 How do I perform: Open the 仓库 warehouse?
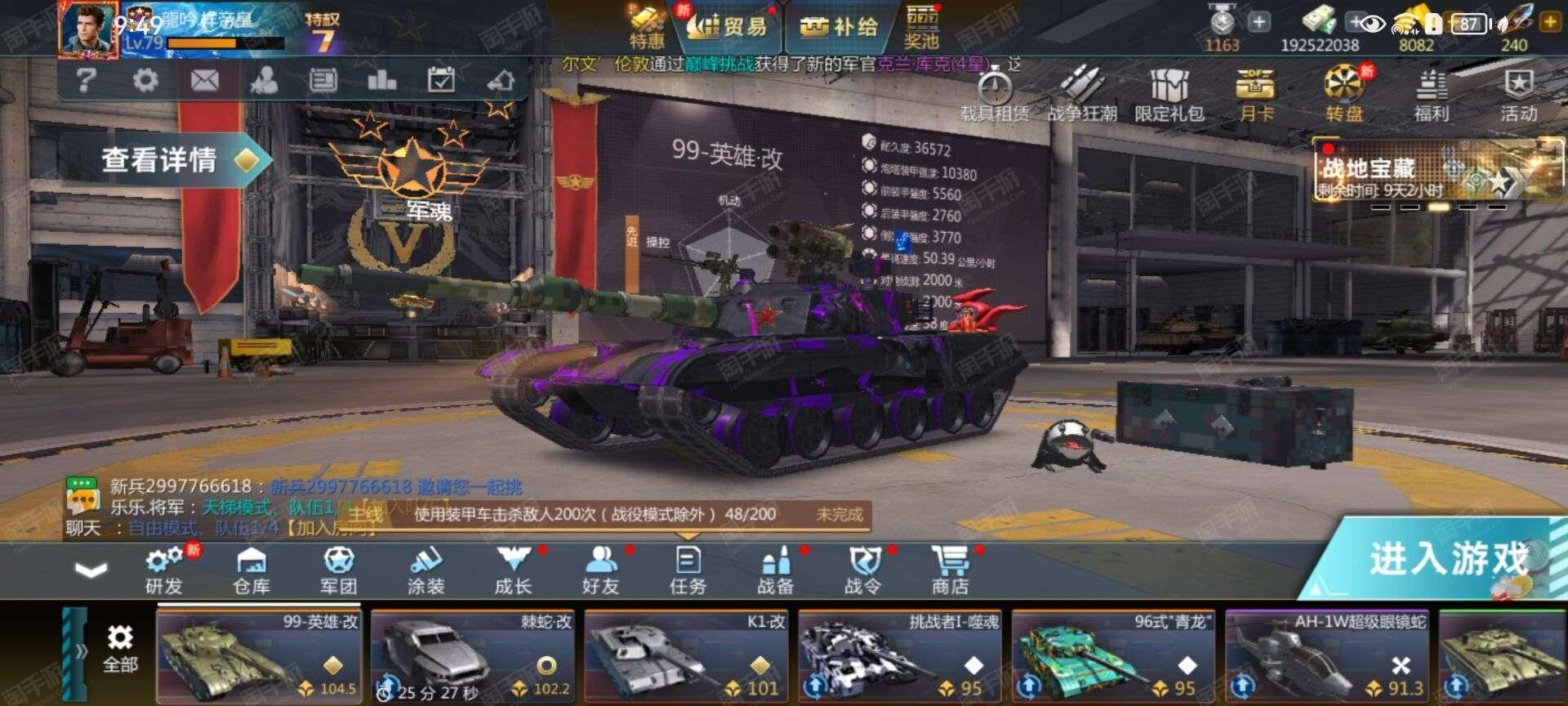coord(252,570)
